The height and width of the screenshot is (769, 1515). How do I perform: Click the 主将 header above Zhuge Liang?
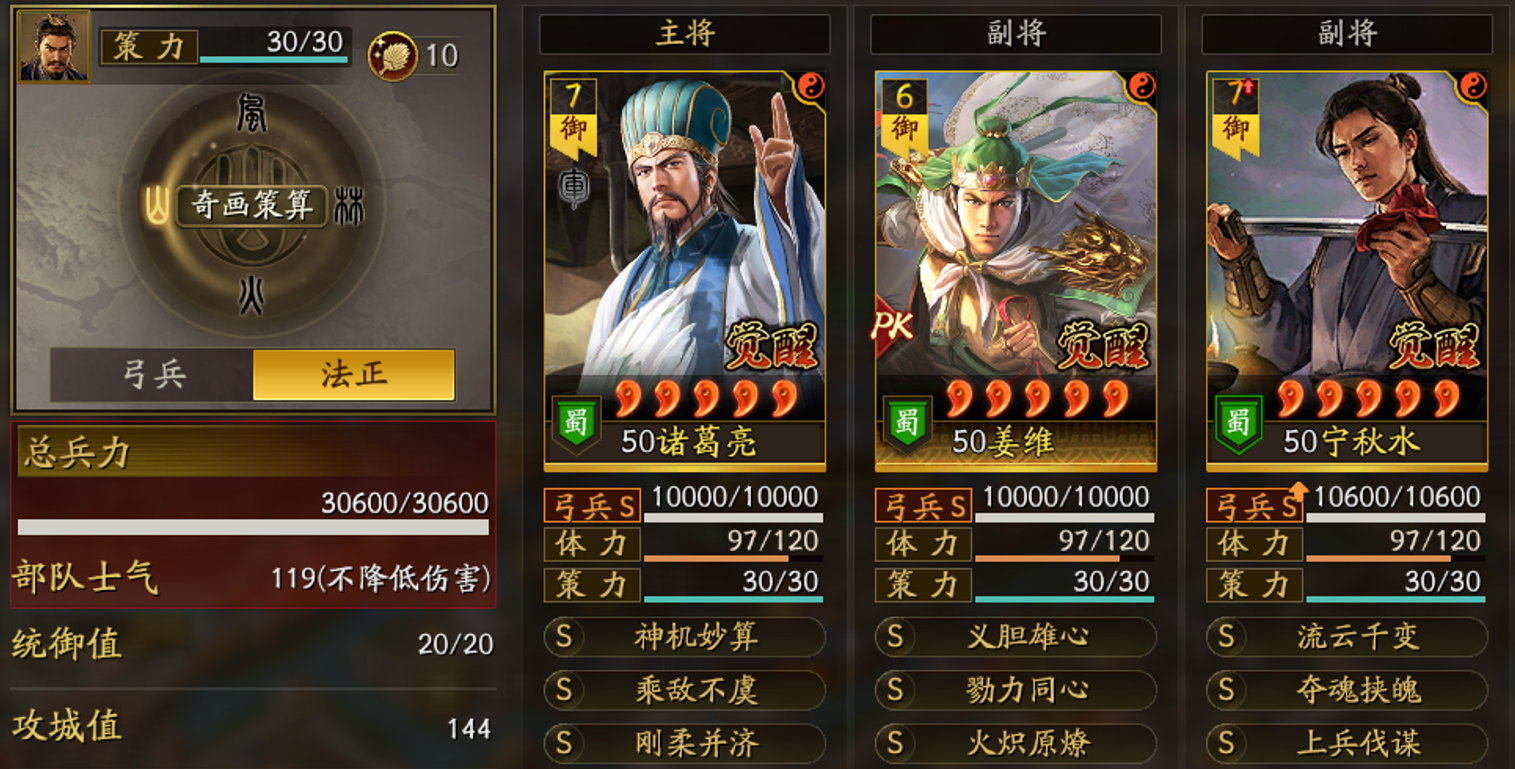(x=683, y=31)
